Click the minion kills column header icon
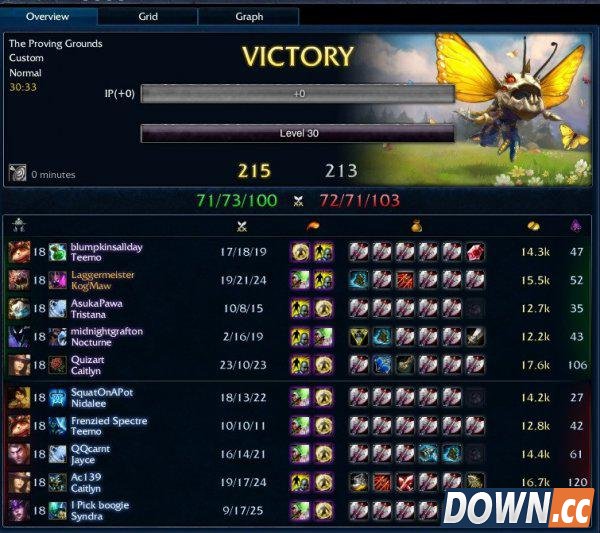The image size is (600, 533). [575, 226]
